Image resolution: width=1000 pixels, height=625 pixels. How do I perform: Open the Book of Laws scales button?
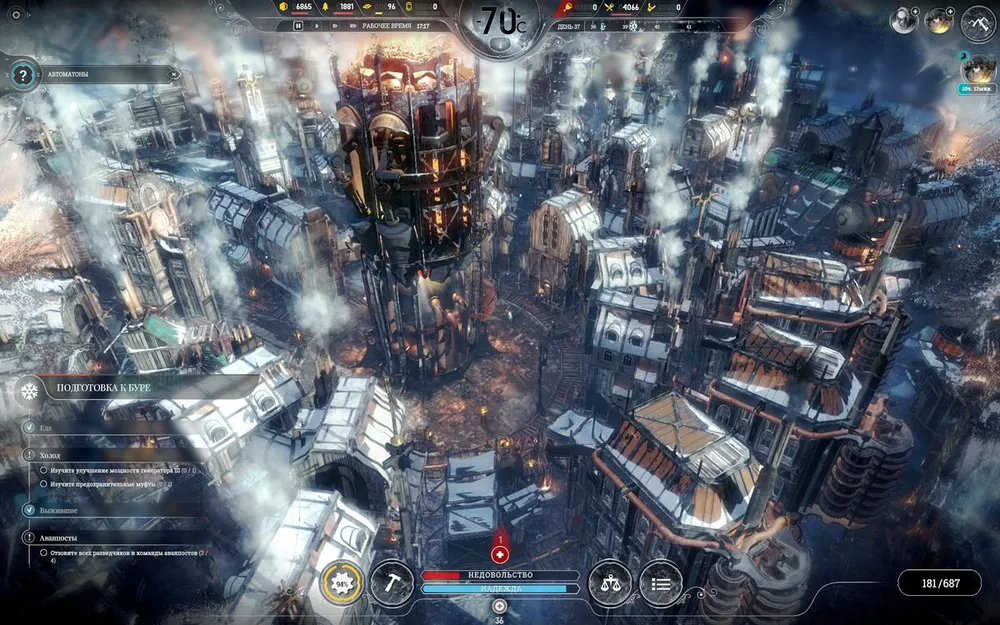coord(610,582)
